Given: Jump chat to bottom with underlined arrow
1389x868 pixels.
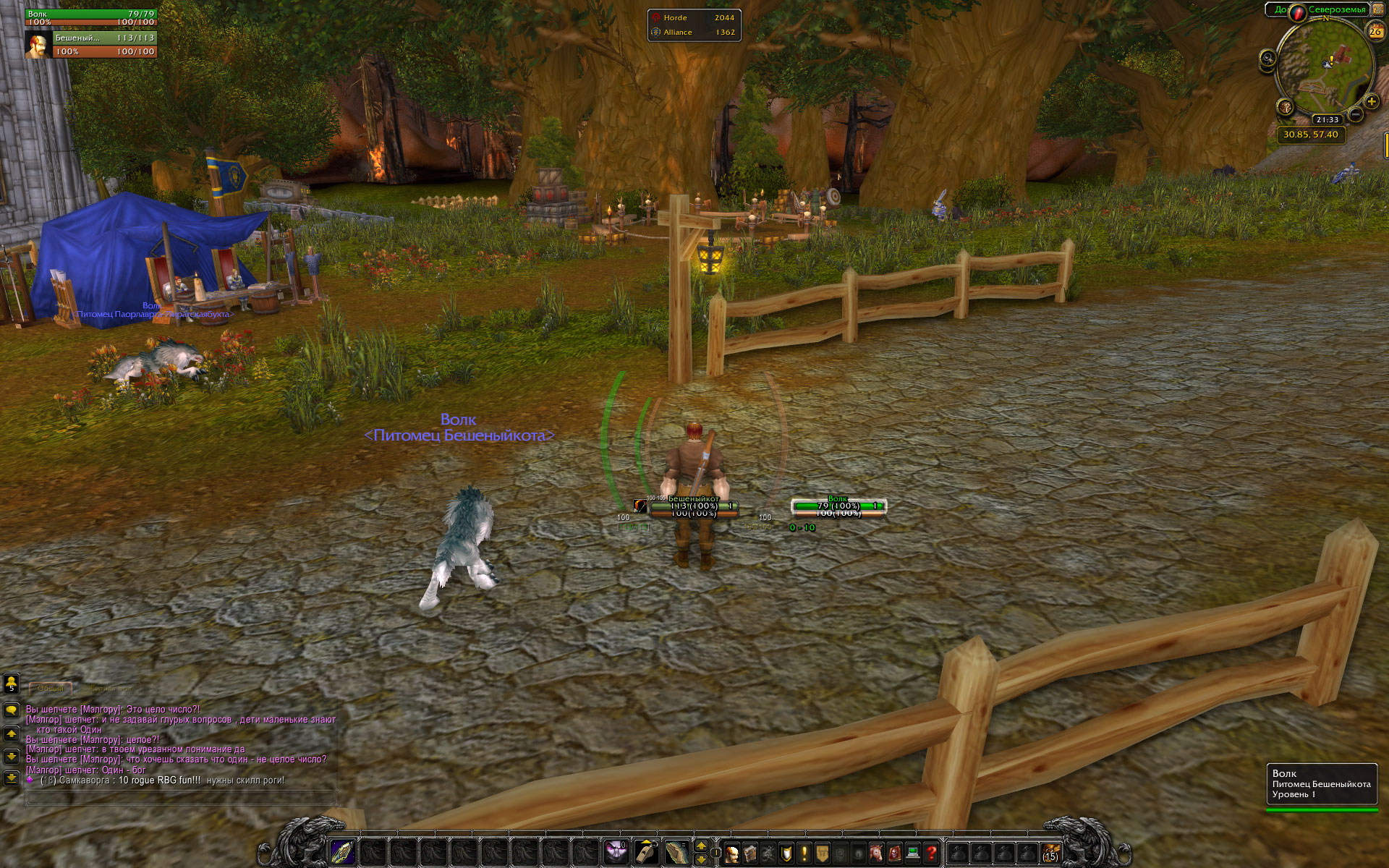Looking at the screenshot, I should [x=11, y=778].
